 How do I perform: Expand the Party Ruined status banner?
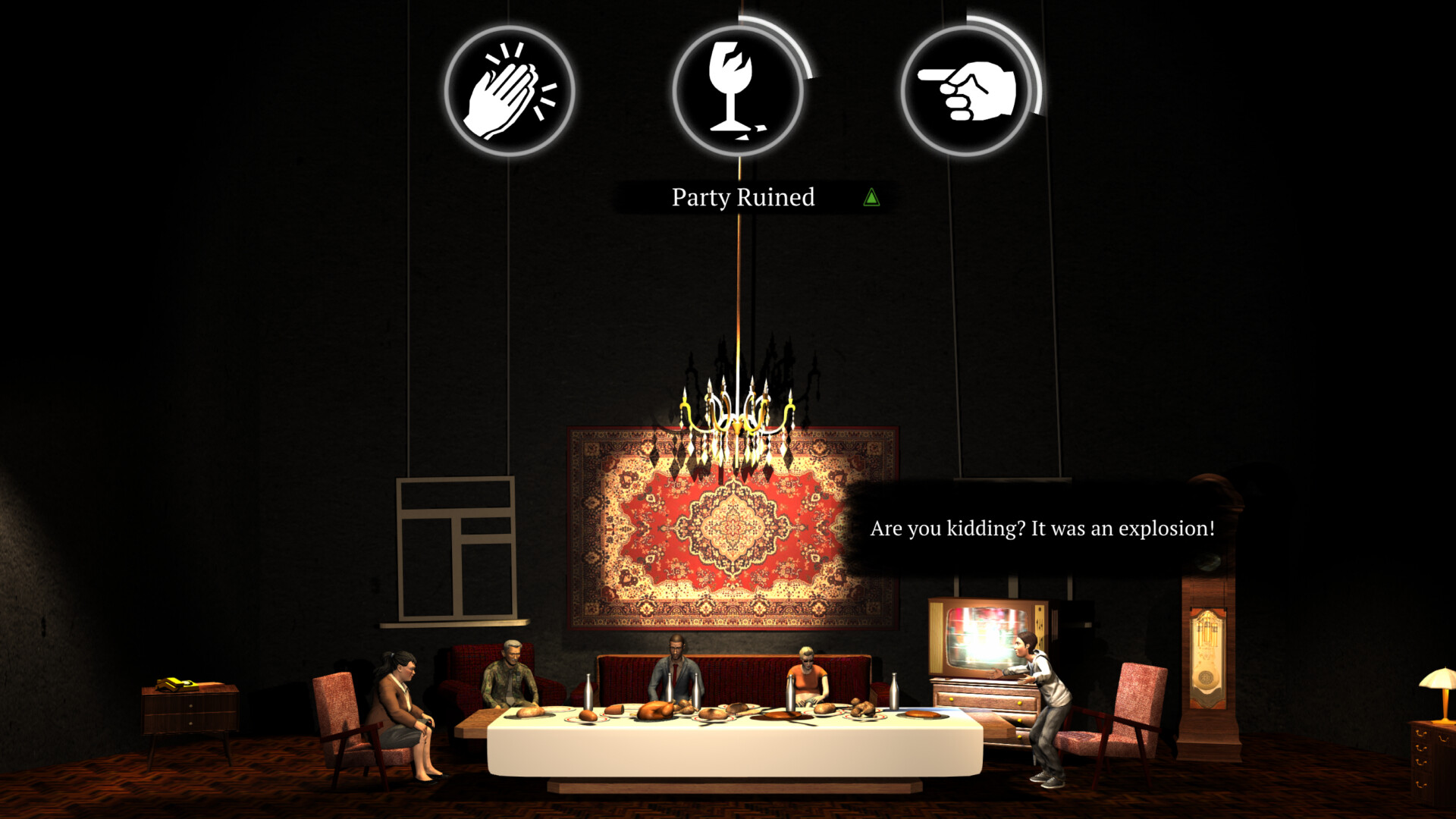742,197
